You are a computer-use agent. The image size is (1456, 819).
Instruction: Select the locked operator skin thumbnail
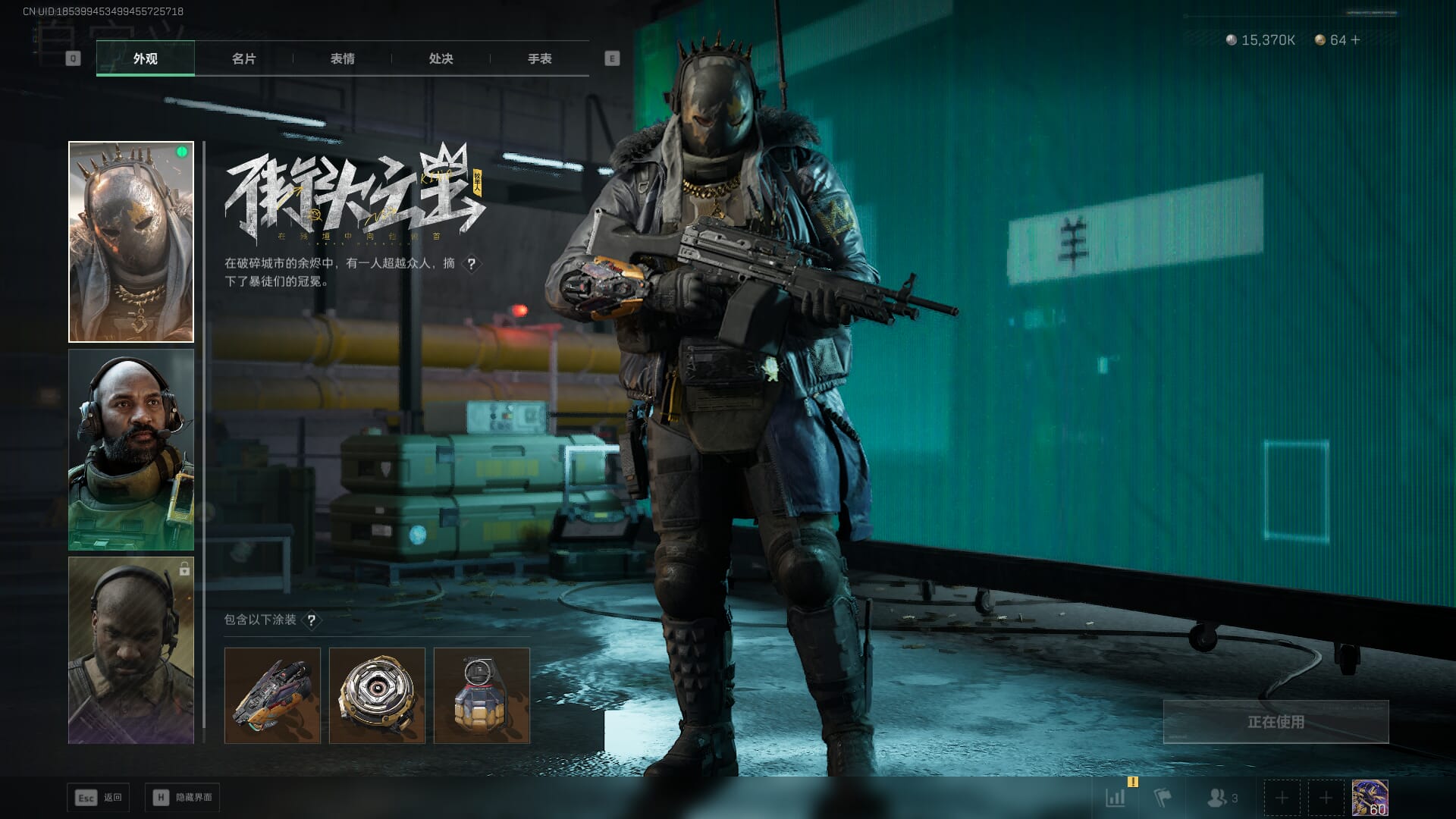coord(131,651)
